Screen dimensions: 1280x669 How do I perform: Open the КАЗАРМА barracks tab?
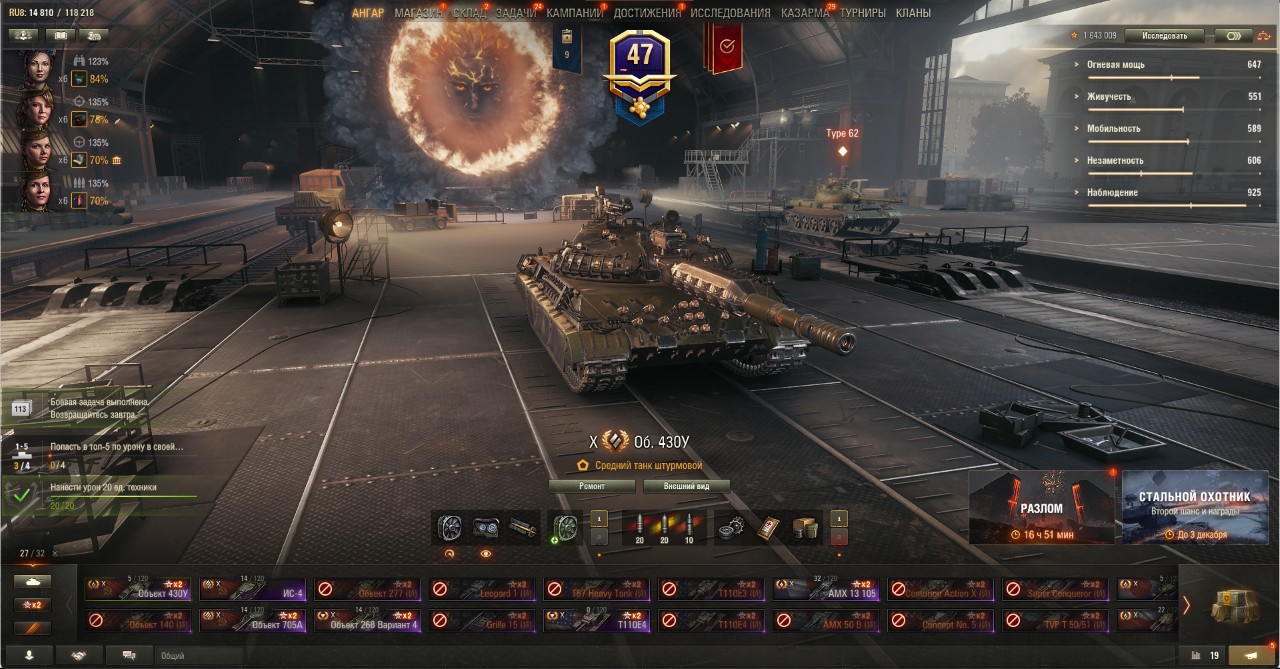pyautogui.click(x=805, y=13)
